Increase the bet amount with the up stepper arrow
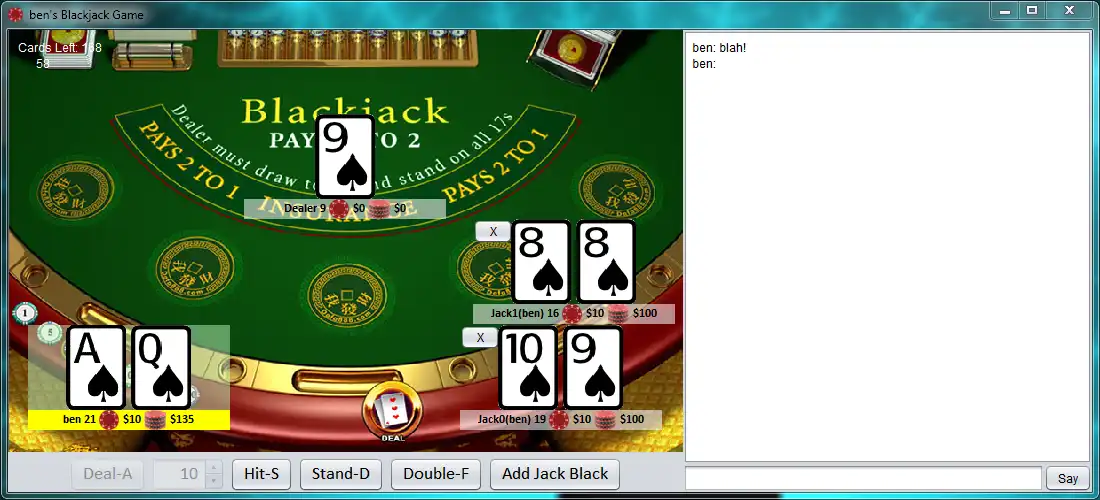This screenshot has height=500, width=1100. pyautogui.click(x=214, y=468)
